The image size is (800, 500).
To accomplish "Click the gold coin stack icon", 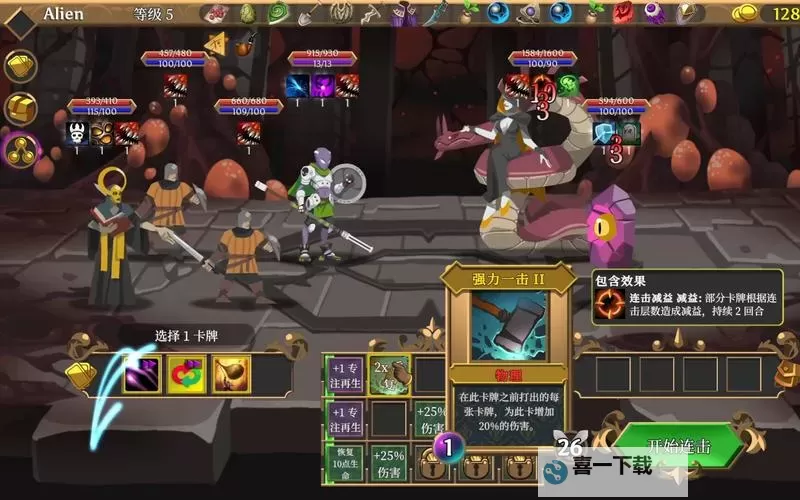I will tap(746, 14).
